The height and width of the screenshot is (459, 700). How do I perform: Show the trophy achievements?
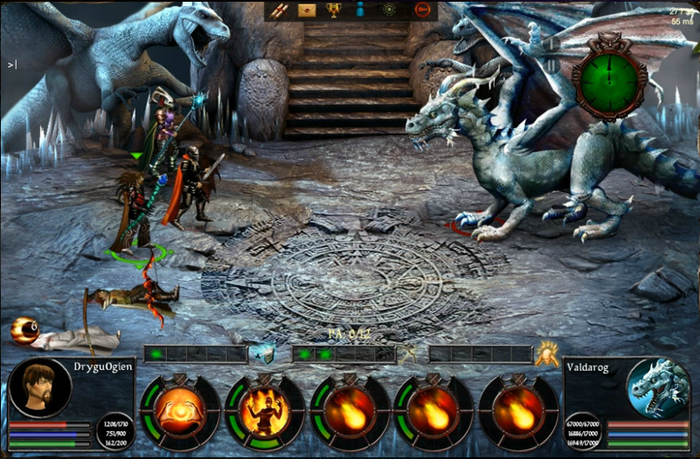point(333,10)
